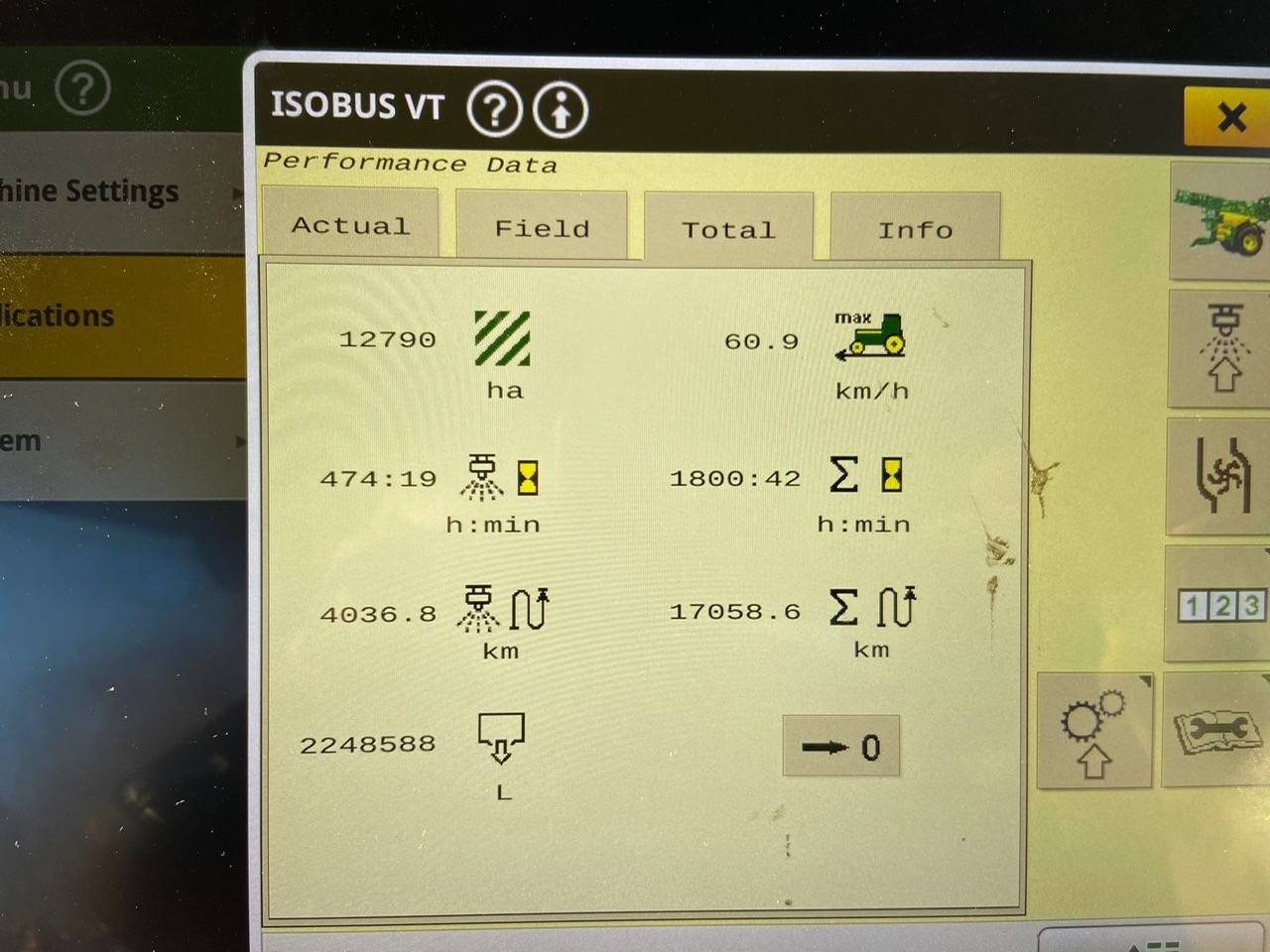Open the gears with up arrow settings
This screenshot has width=1270, height=952.
1093,732
